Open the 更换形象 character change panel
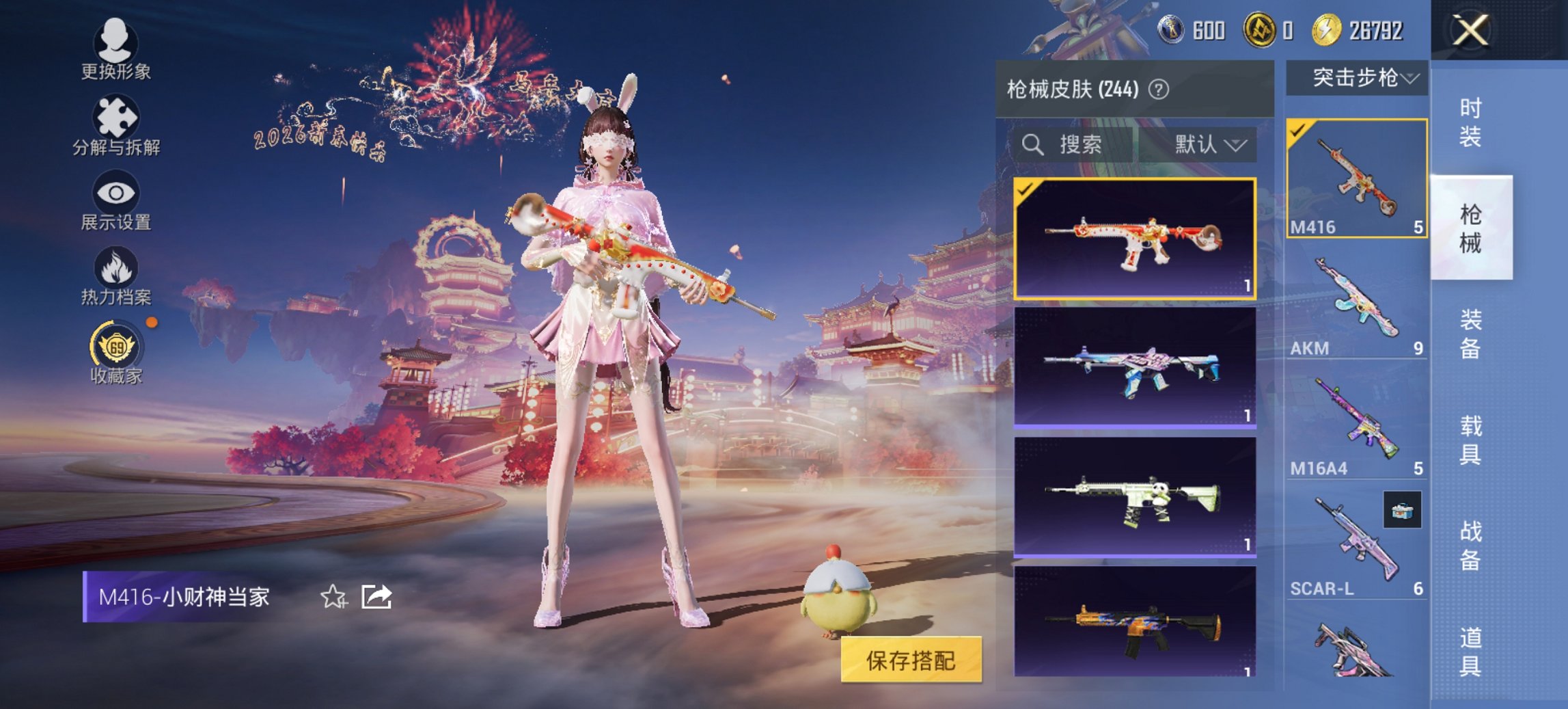The width and height of the screenshot is (1568, 709). [x=116, y=50]
